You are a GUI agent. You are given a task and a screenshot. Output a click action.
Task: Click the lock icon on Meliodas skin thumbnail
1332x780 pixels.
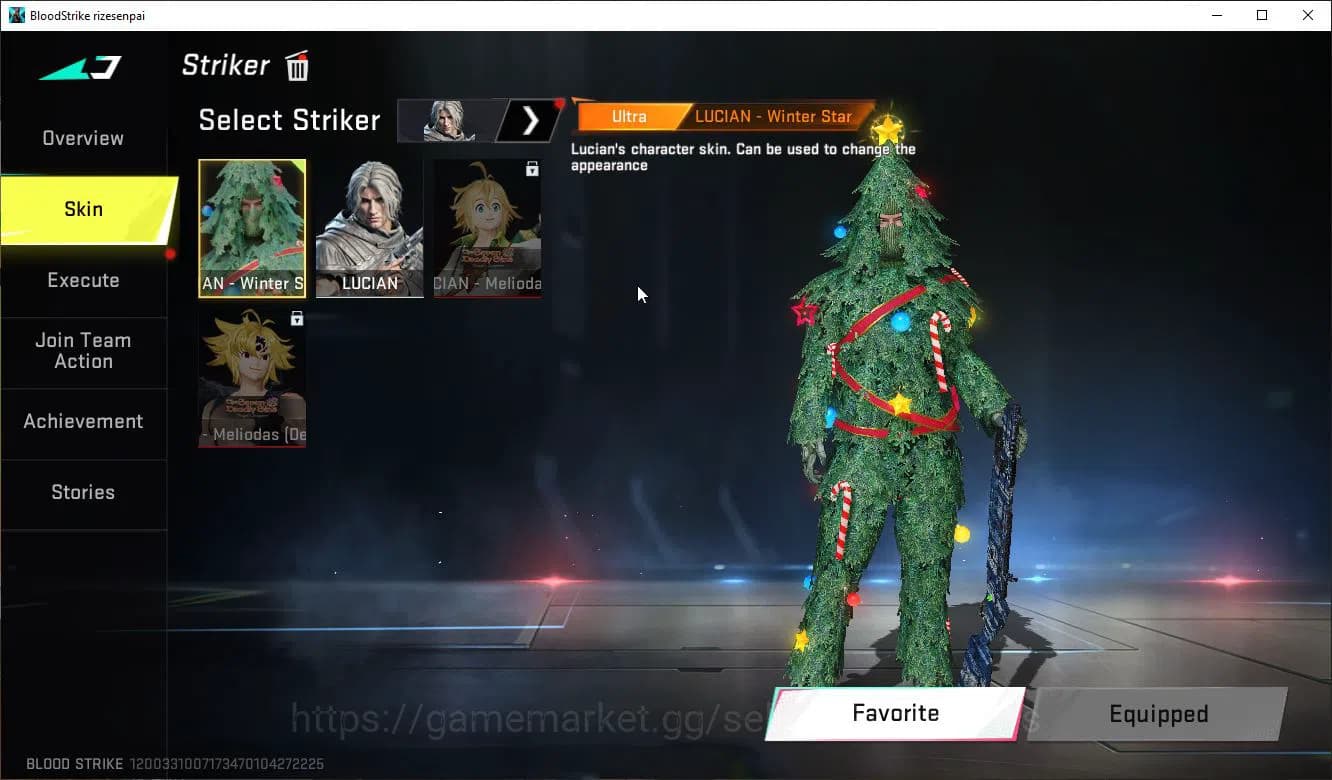click(x=295, y=317)
